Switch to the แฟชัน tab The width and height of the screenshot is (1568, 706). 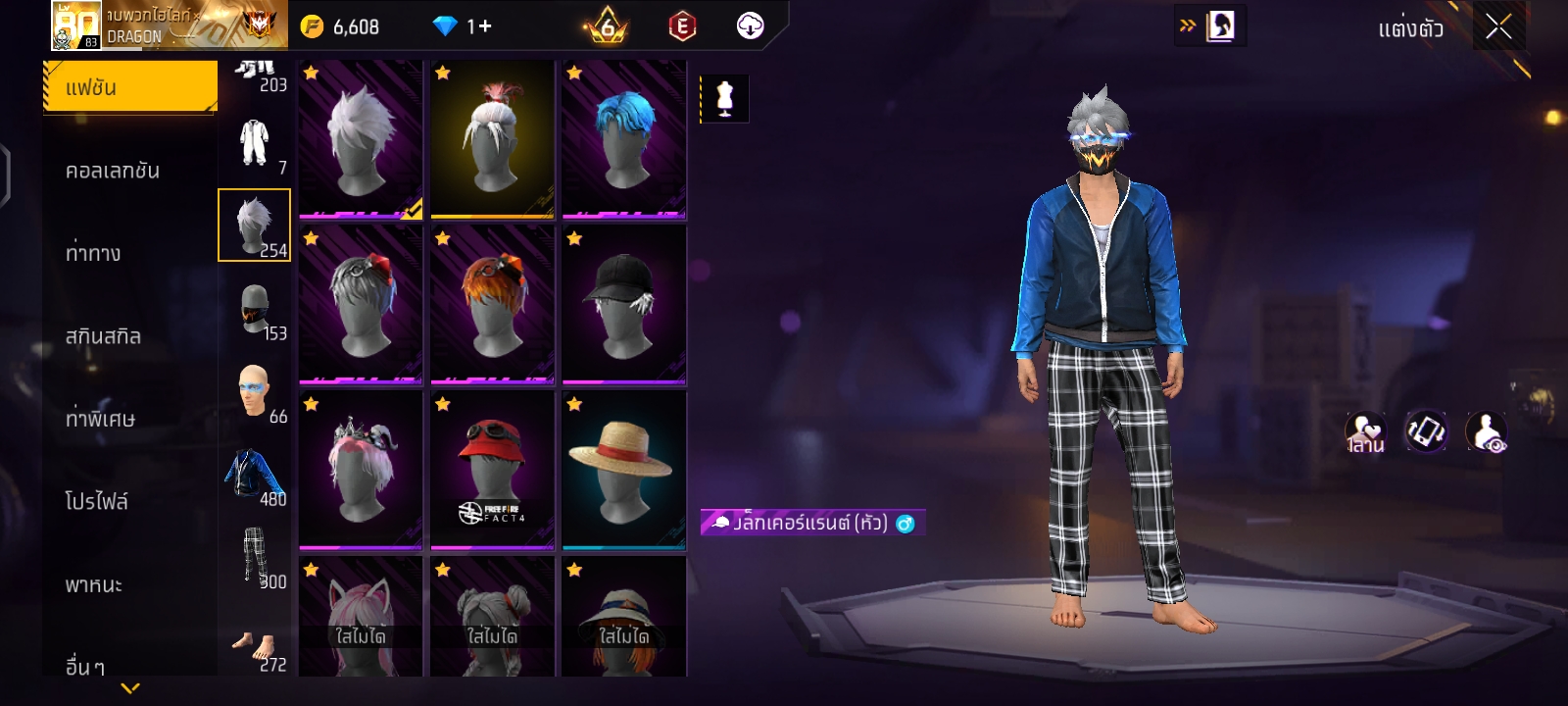pos(130,87)
